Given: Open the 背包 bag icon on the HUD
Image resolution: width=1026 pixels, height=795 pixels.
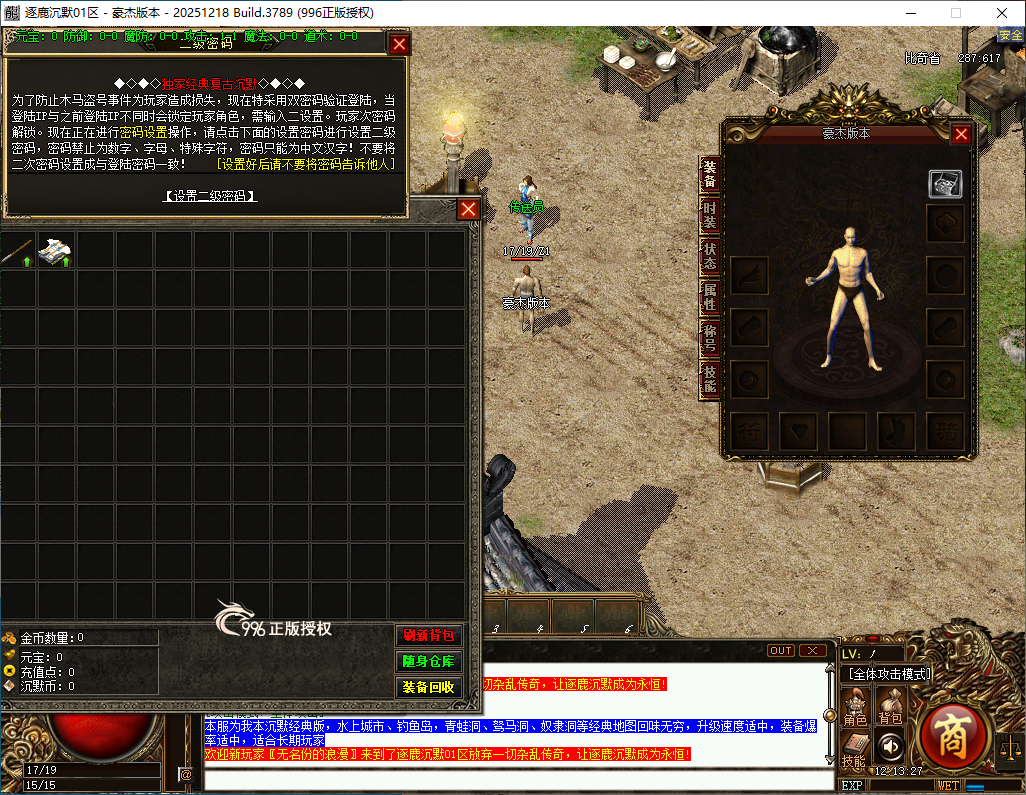Looking at the screenshot, I should pyautogui.click(x=891, y=705).
